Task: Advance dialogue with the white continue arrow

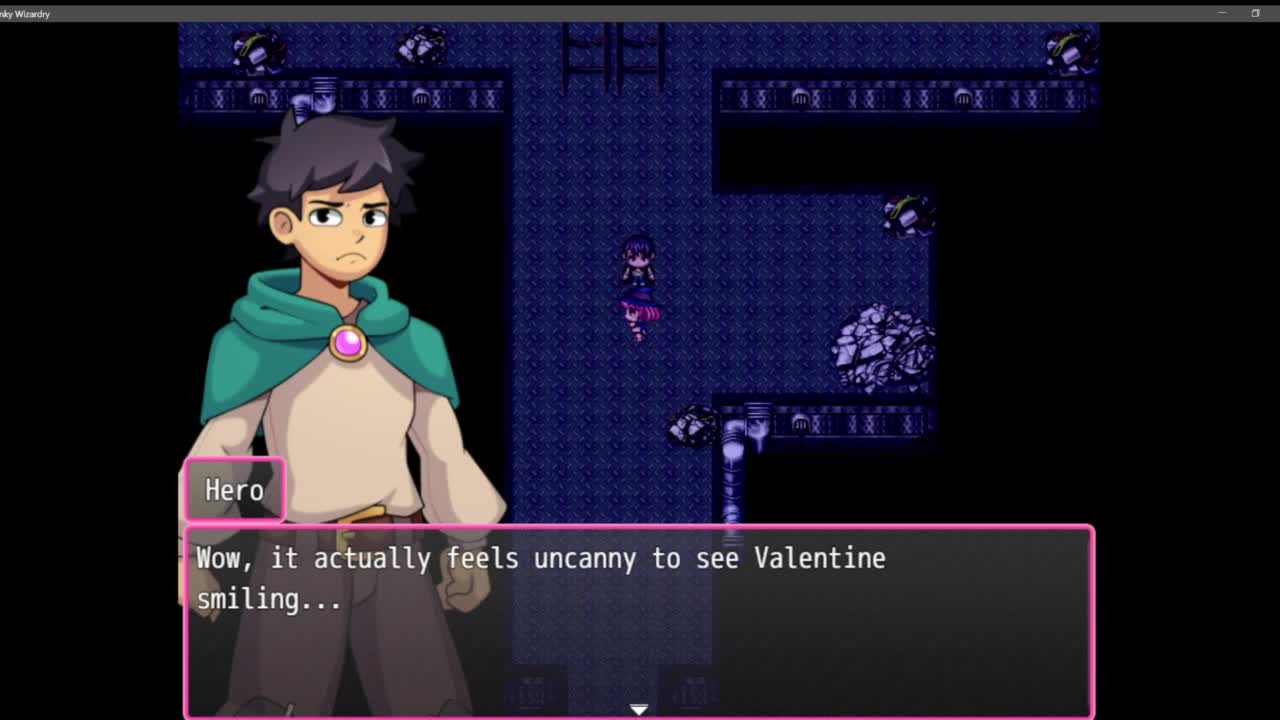Action: pos(639,709)
